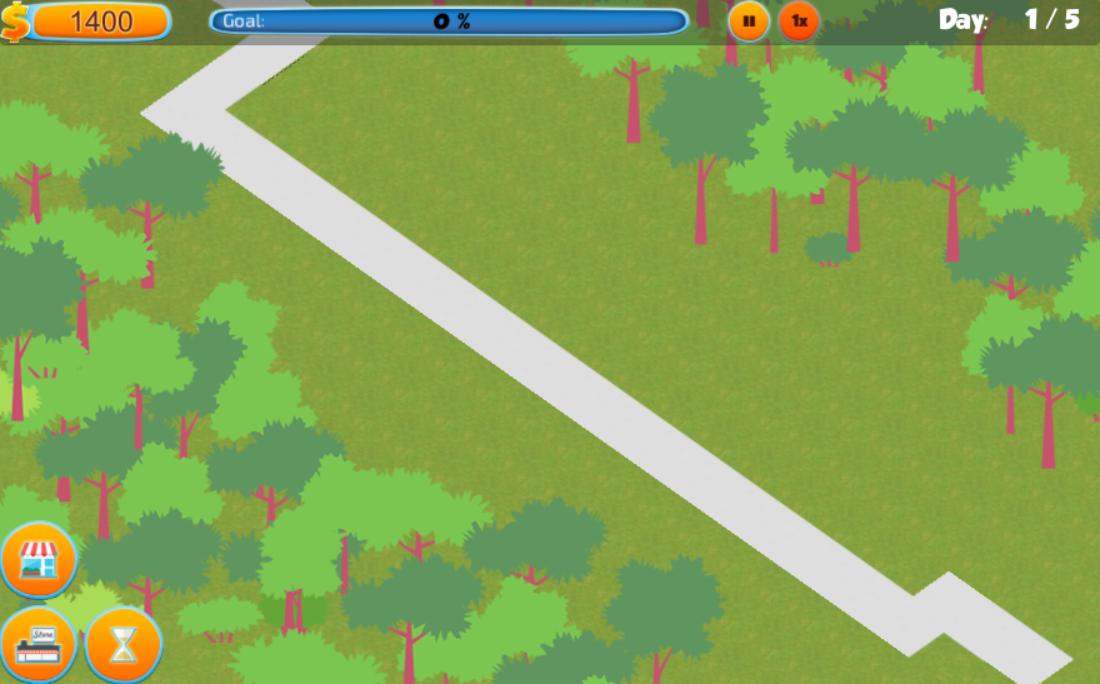Toggle the 1x game speed button

799,21
